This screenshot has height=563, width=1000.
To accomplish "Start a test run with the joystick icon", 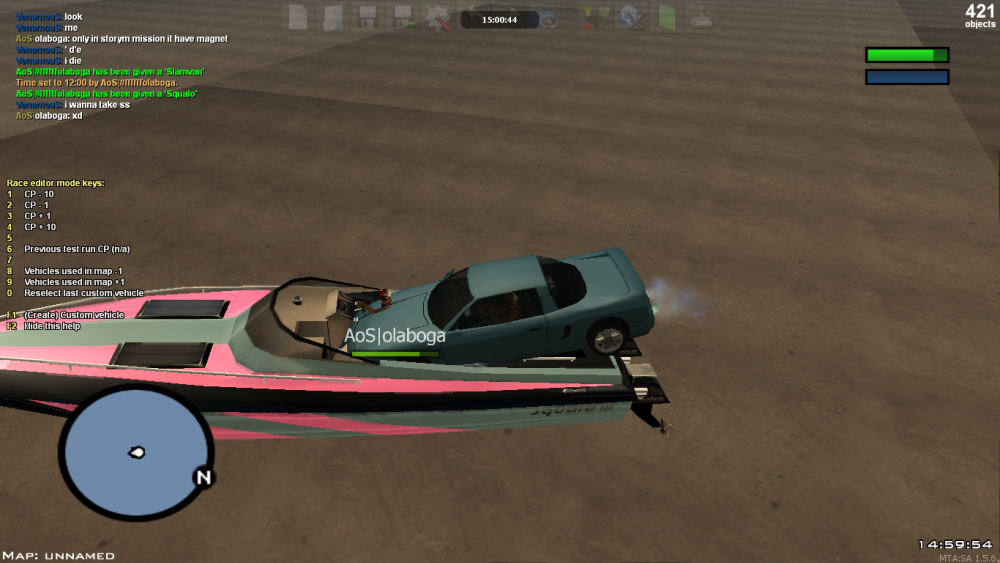I will pos(701,16).
